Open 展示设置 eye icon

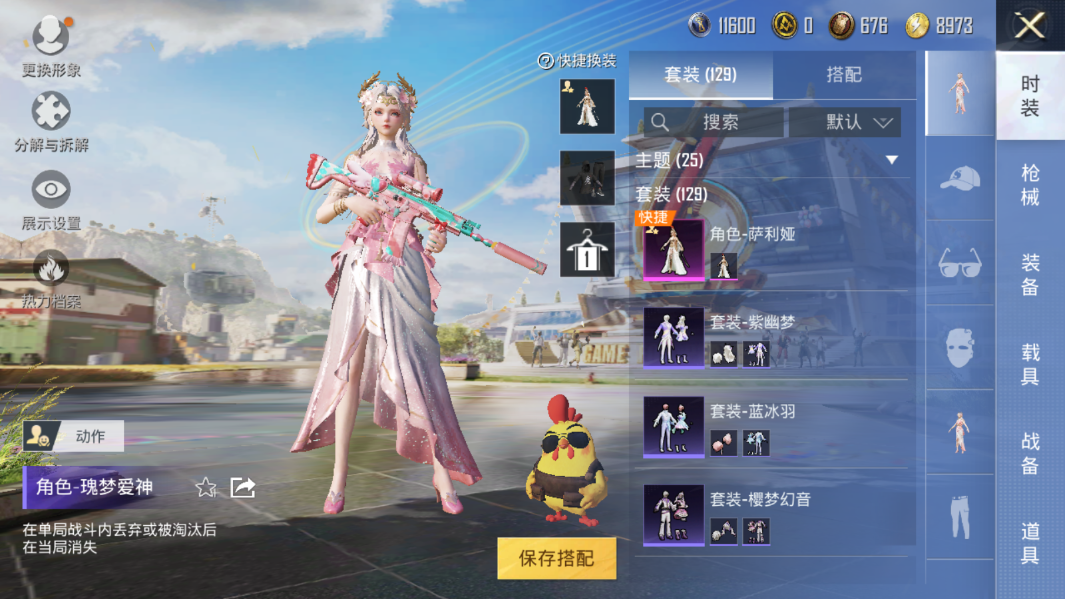[x=51, y=198]
